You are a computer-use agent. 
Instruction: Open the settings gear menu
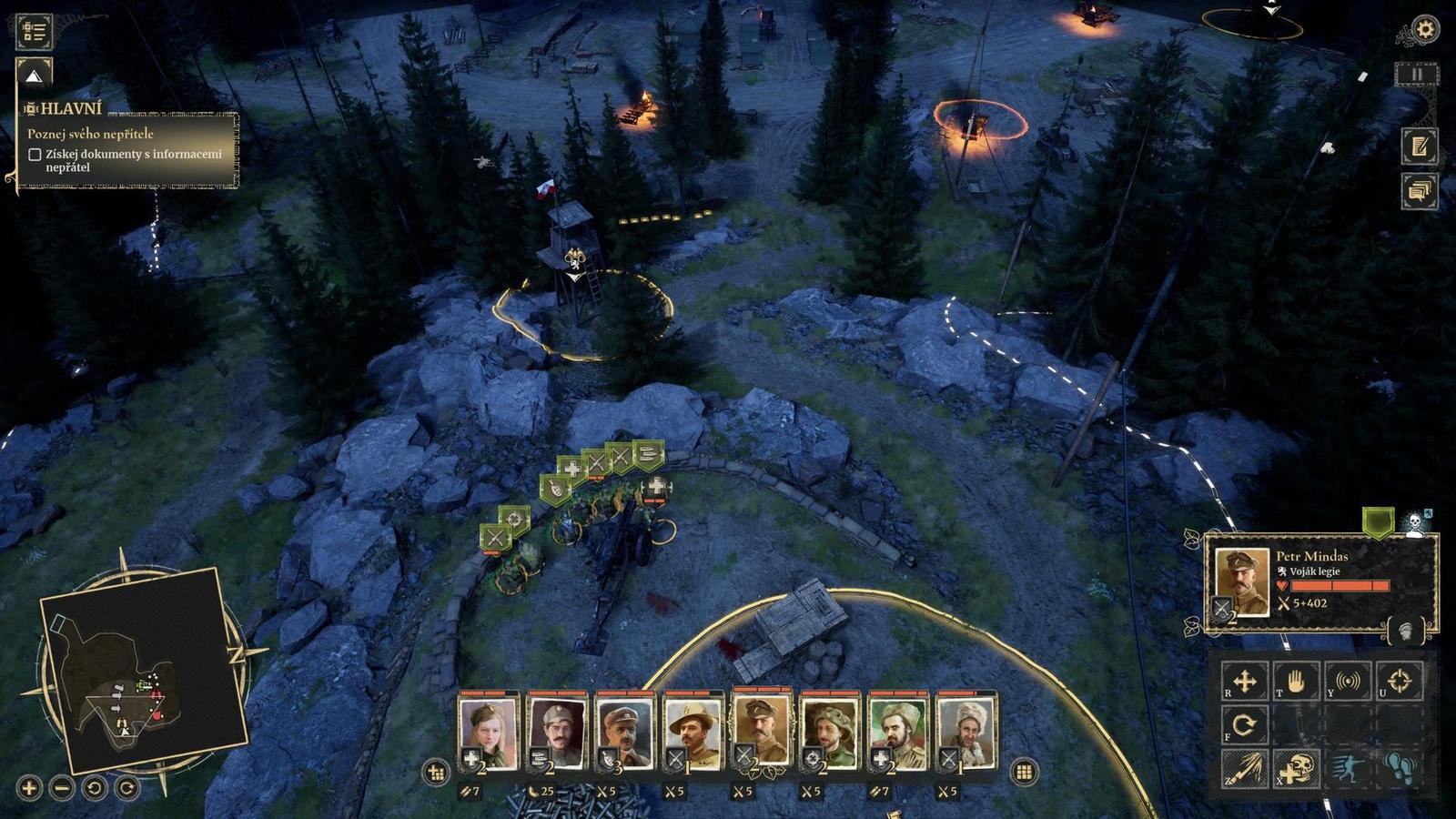pyautogui.click(x=1424, y=29)
